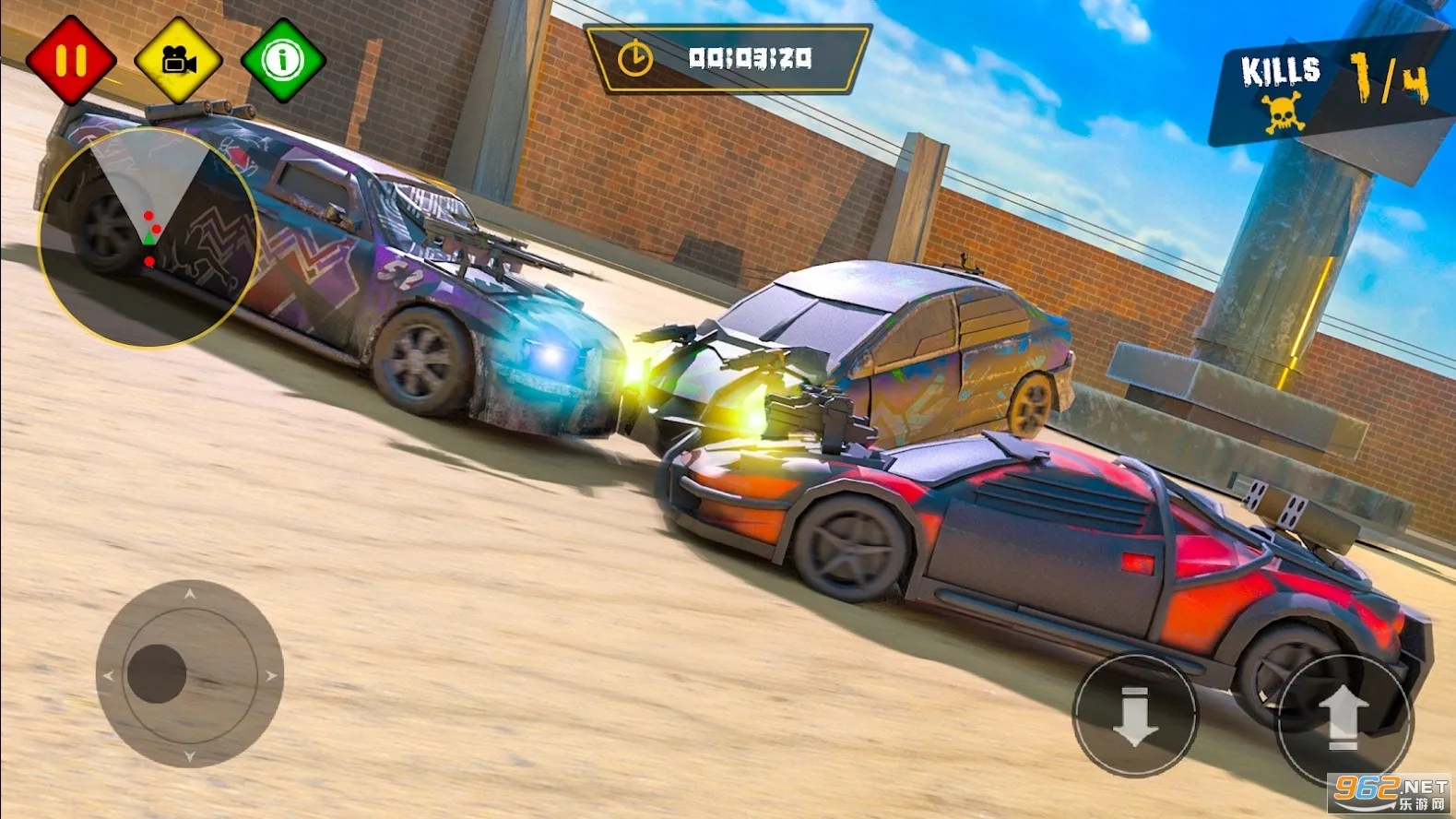Viewport: 1456px width, 819px height.
Task: Tap a red enemy dot on the minimap
Action: pos(148,214)
